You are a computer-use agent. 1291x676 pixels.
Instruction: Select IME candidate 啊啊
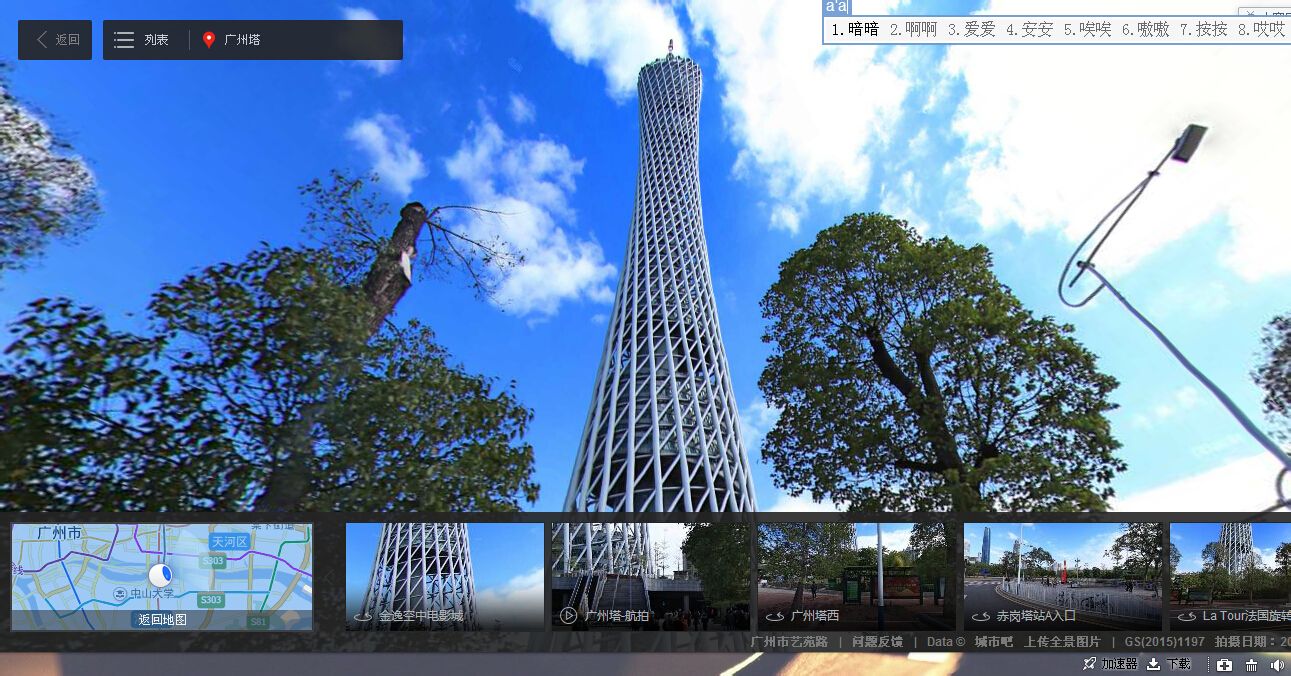(x=914, y=30)
